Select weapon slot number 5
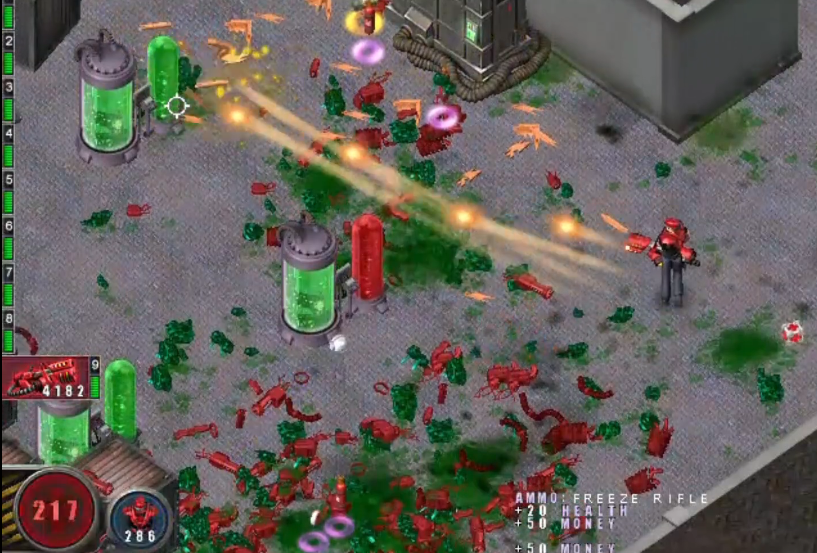Screen dimensions: 817x553 pos(8,179)
